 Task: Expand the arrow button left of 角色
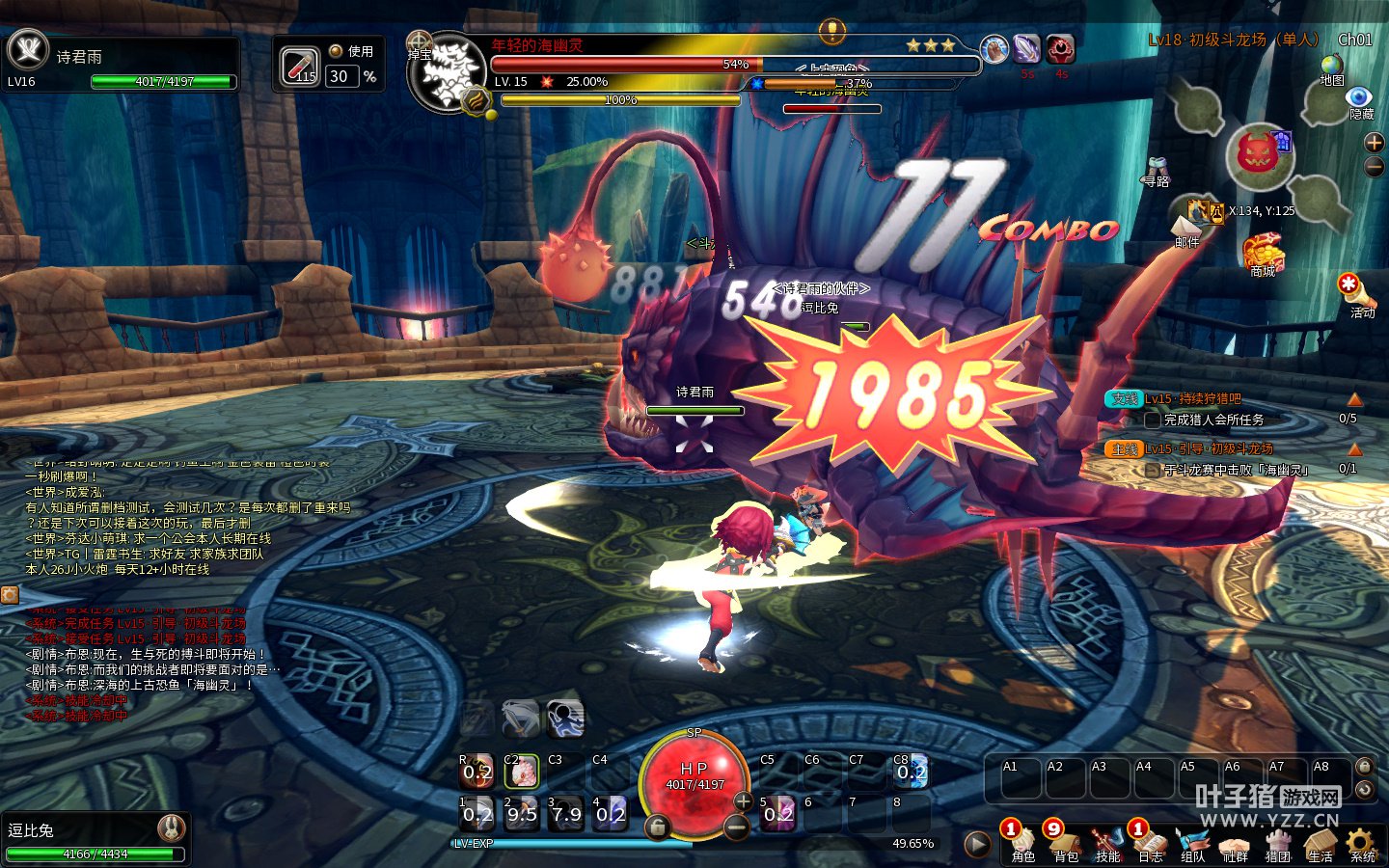(x=977, y=845)
